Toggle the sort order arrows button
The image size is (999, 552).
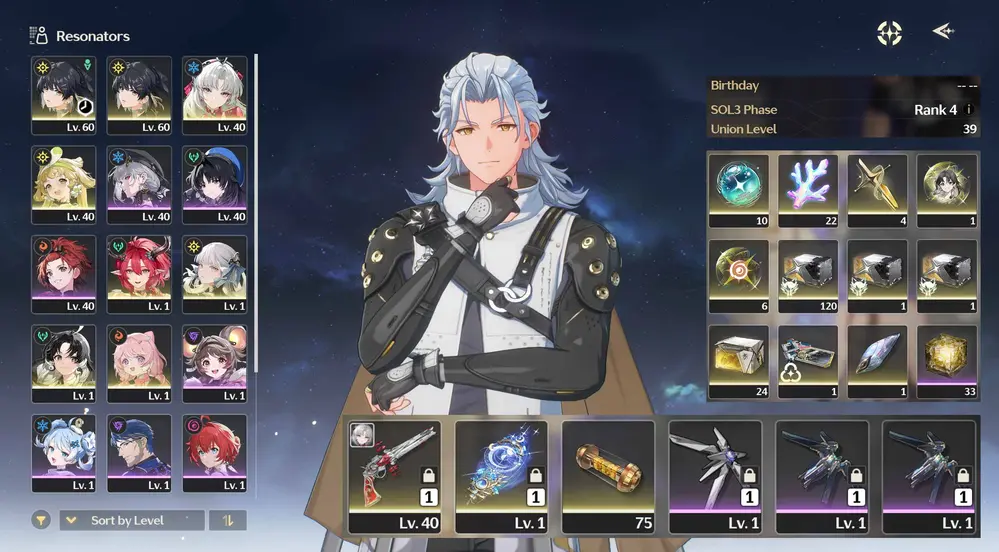pos(228,520)
